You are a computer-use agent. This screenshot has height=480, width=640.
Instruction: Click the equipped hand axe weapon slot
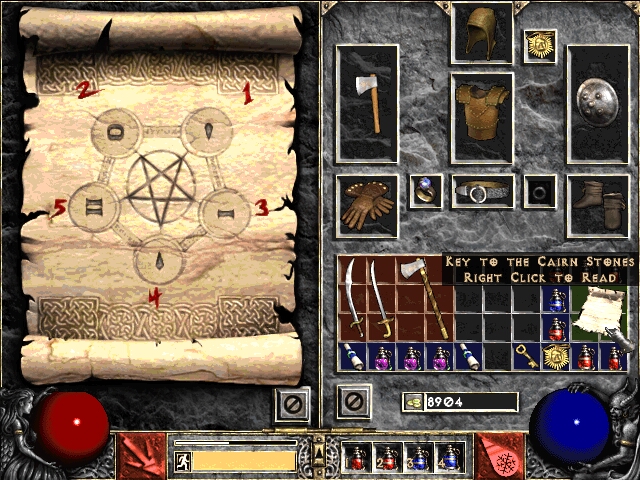pos(367,103)
